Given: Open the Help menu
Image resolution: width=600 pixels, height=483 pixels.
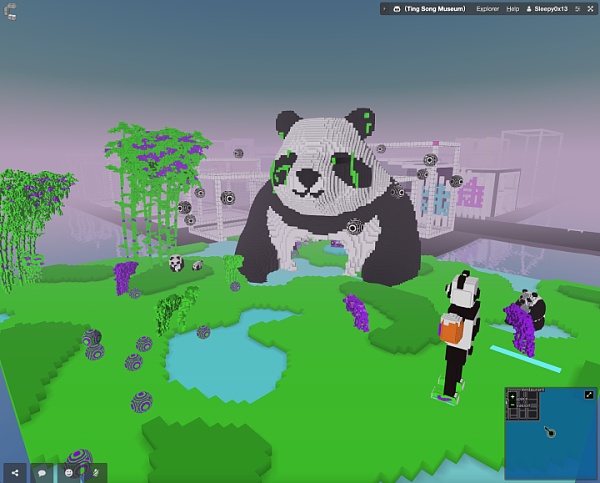Looking at the screenshot, I should pos(513,8).
